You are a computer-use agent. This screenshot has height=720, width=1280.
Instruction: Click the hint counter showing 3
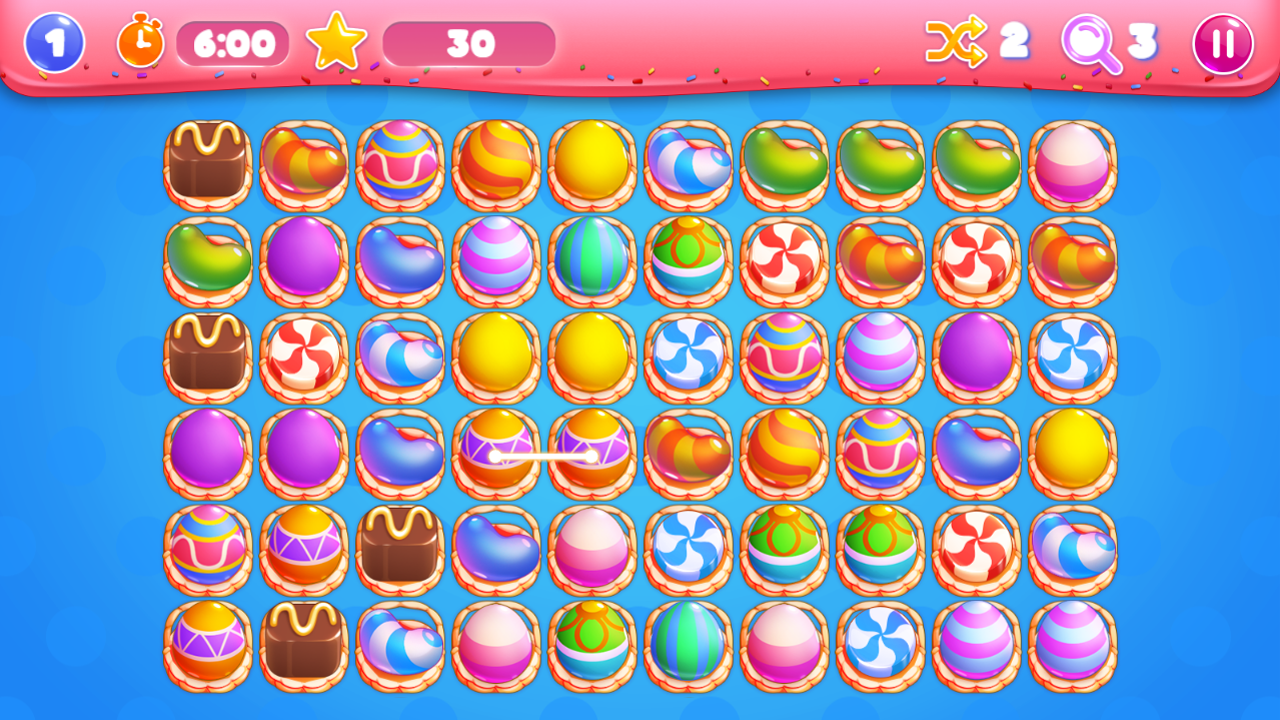(1140, 44)
